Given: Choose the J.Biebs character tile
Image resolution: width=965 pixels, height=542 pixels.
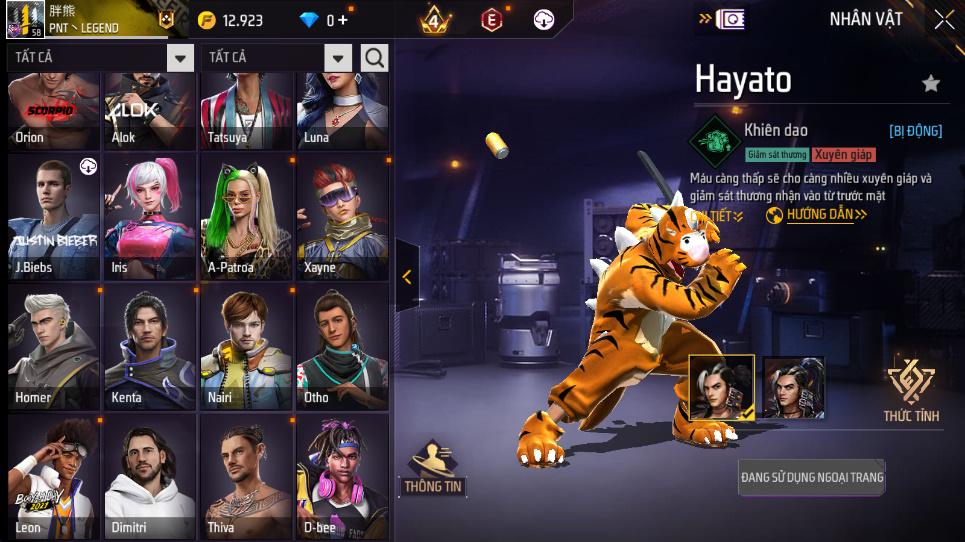Looking at the screenshot, I should (x=54, y=216).
